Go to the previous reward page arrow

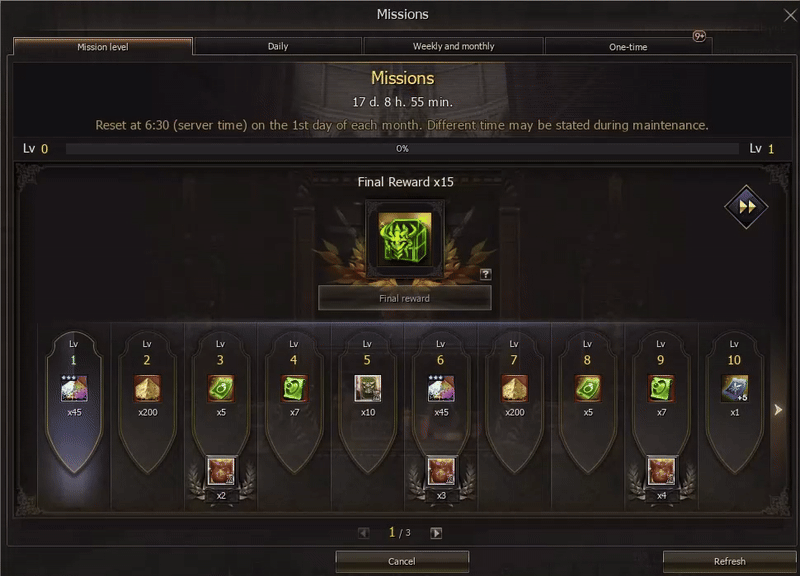click(x=364, y=533)
